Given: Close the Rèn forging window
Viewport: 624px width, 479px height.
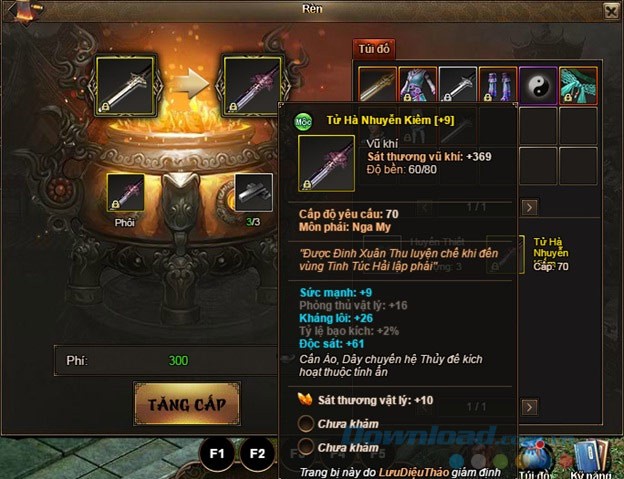Looking at the screenshot, I should 610,10.
